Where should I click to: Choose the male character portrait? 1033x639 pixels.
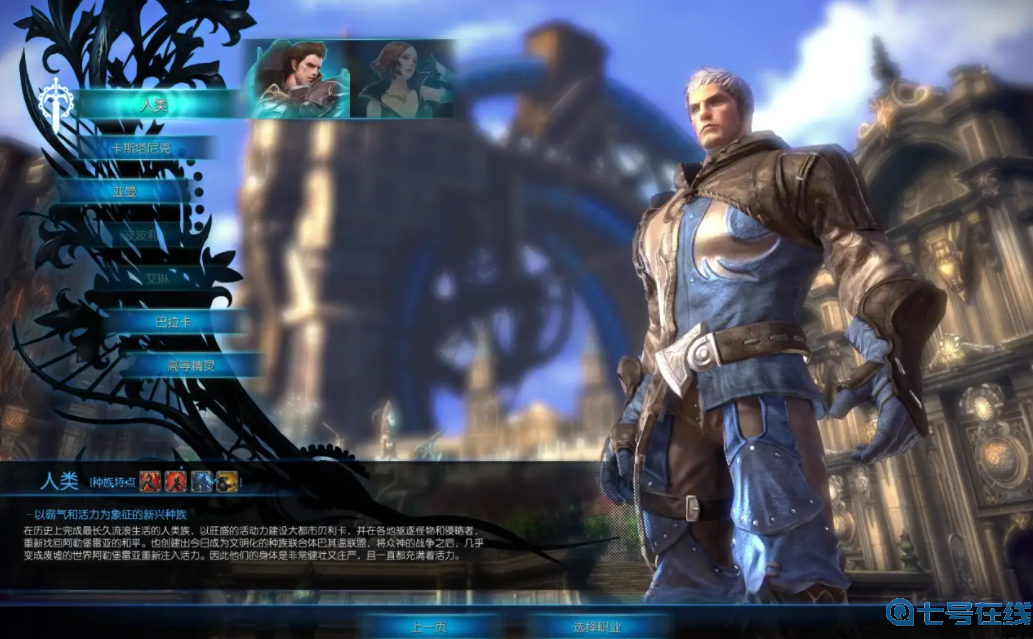296,80
